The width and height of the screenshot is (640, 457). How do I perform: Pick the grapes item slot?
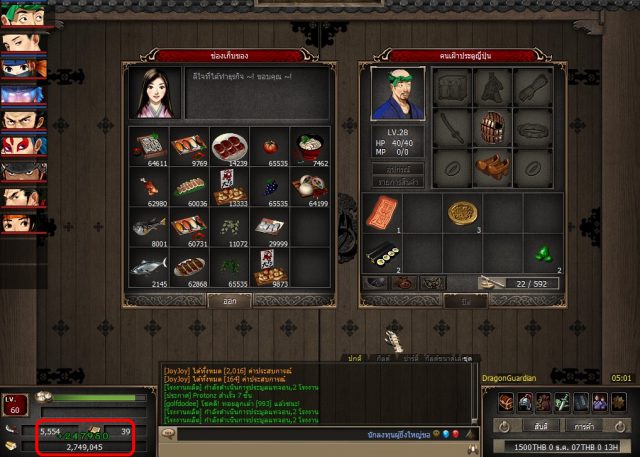click(270, 186)
